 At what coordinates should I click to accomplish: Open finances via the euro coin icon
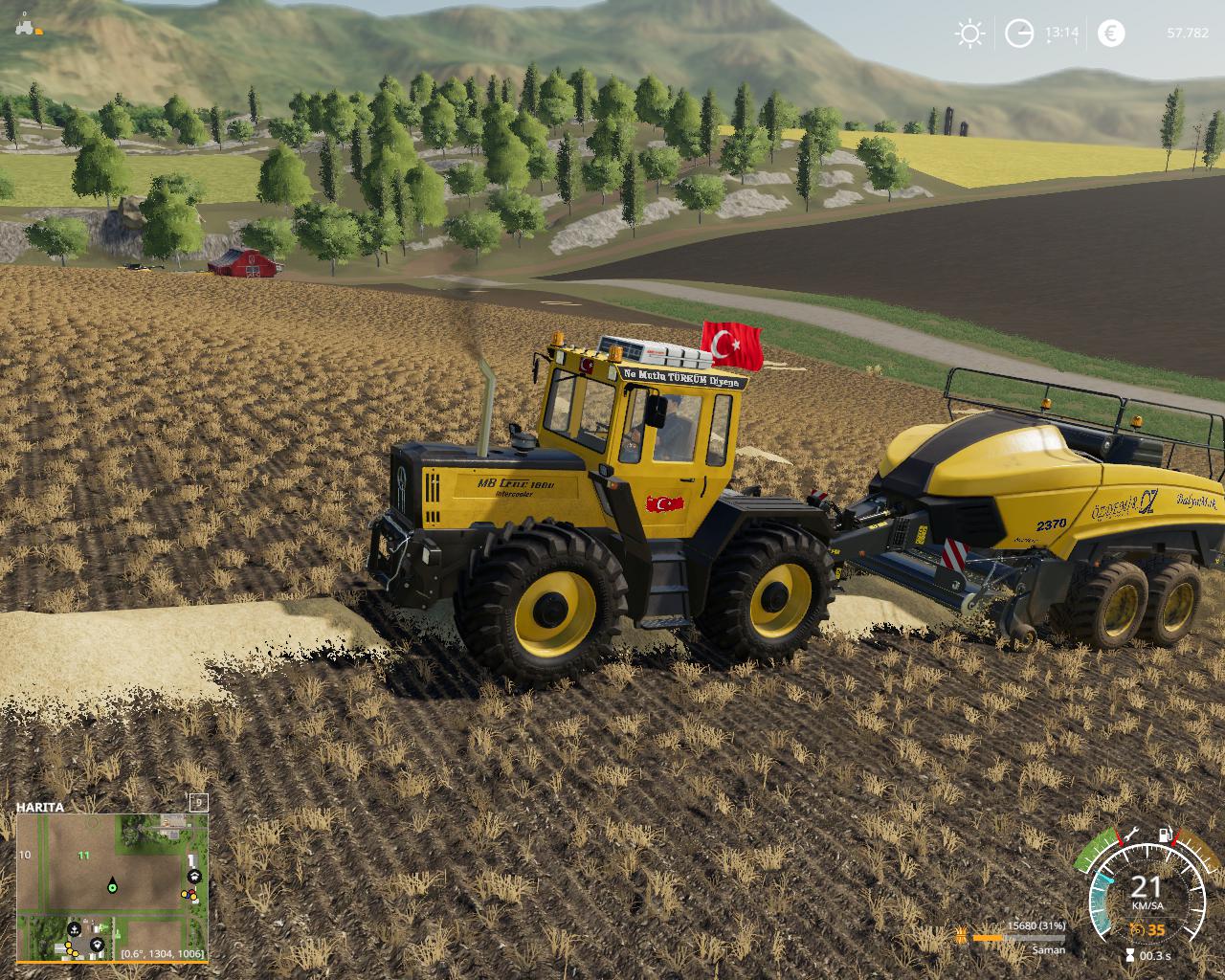pos(1112,33)
